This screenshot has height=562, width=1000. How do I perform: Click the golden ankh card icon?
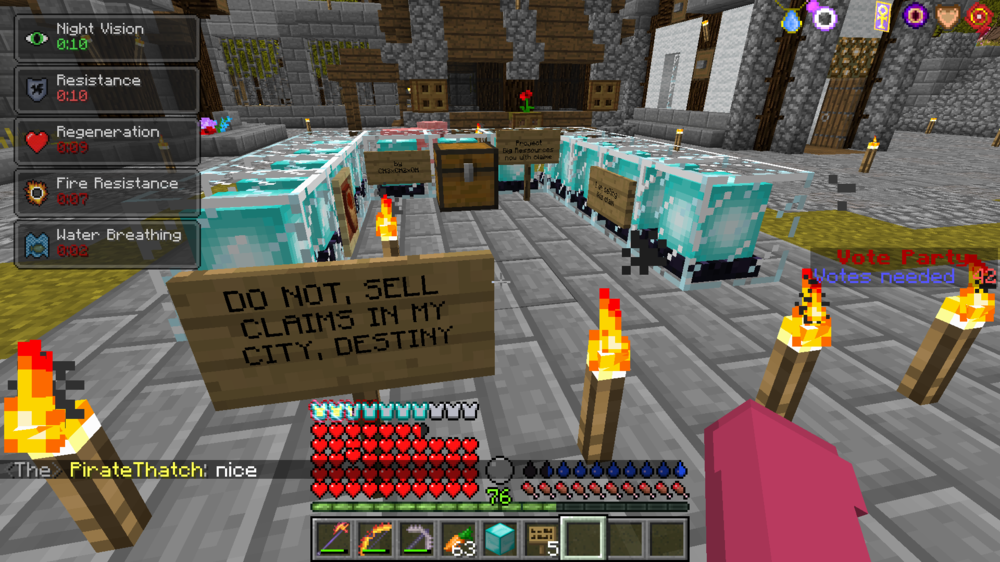[883, 15]
